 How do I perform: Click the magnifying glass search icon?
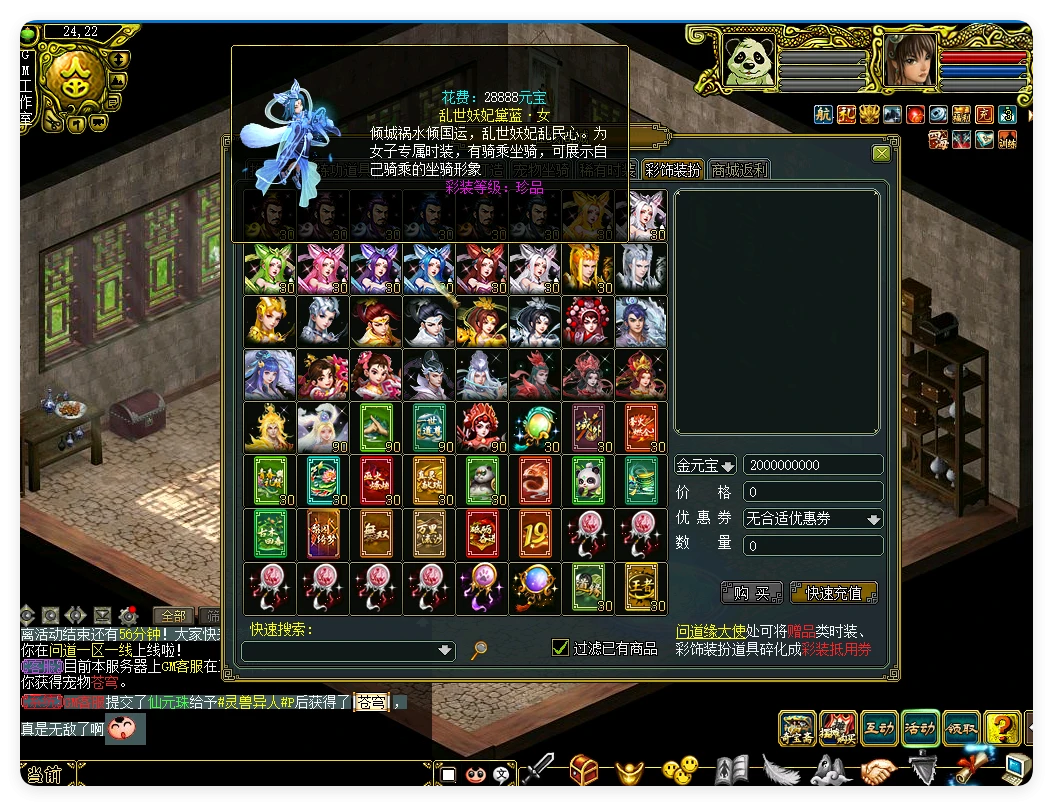click(479, 650)
